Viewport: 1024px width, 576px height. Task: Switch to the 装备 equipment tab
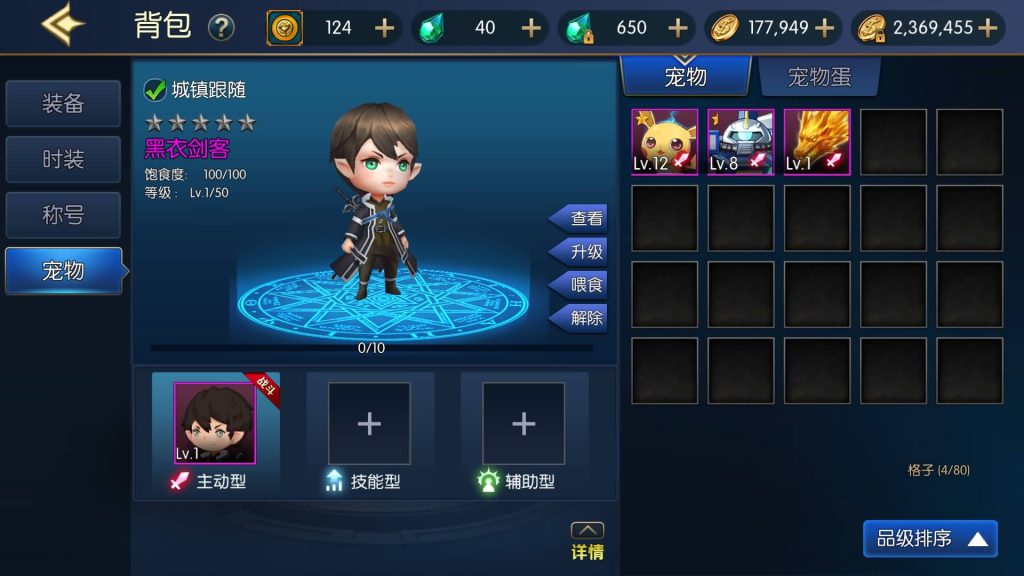63,104
